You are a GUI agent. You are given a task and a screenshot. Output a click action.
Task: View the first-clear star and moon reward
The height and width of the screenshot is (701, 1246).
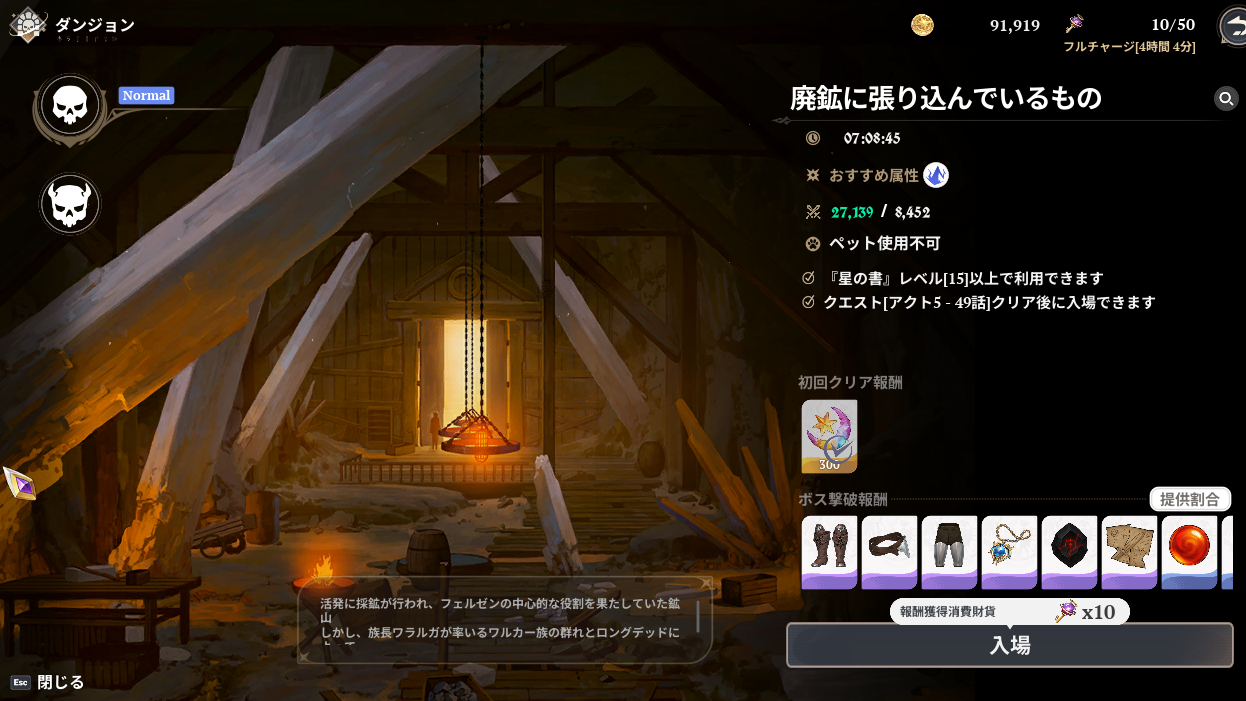coord(829,436)
